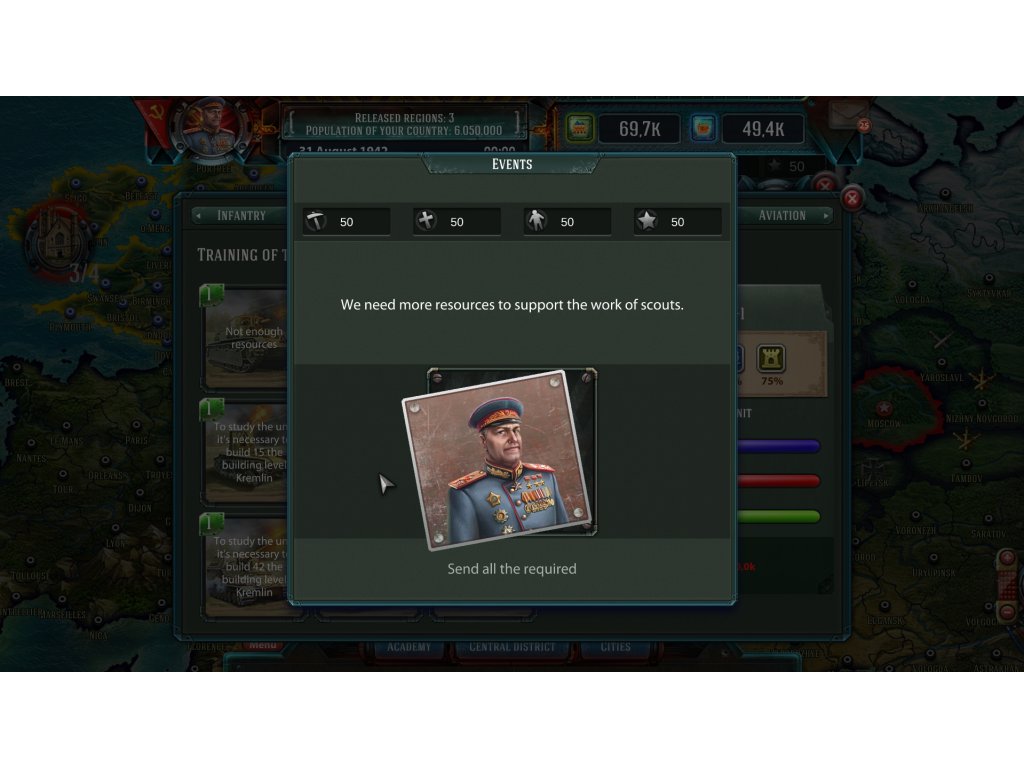The height and width of the screenshot is (768, 1024).
Task: Open the mail envelope notifications
Action: (x=848, y=113)
